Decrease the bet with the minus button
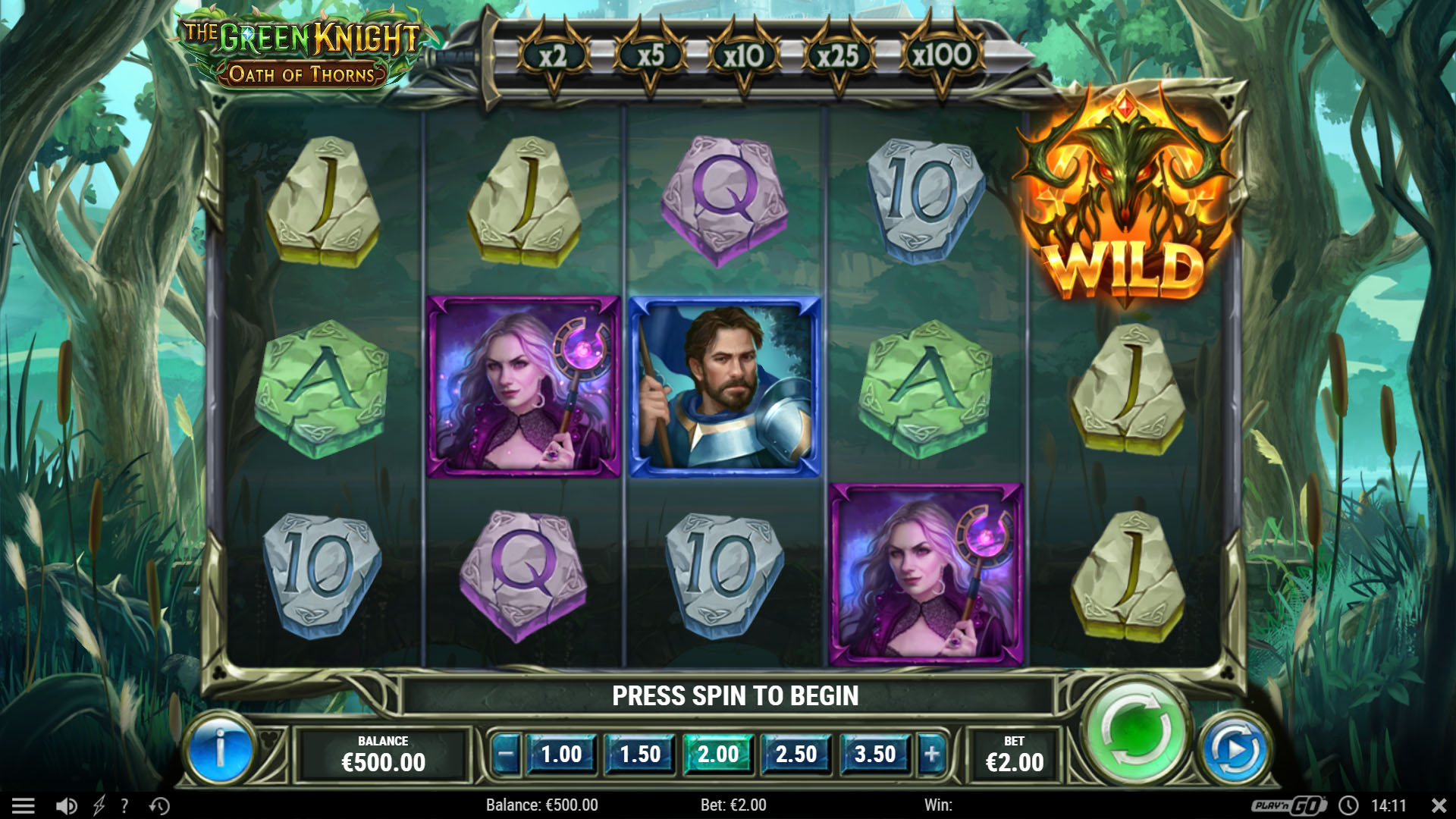This screenshot has width=1456, height=819. [506, 755]
